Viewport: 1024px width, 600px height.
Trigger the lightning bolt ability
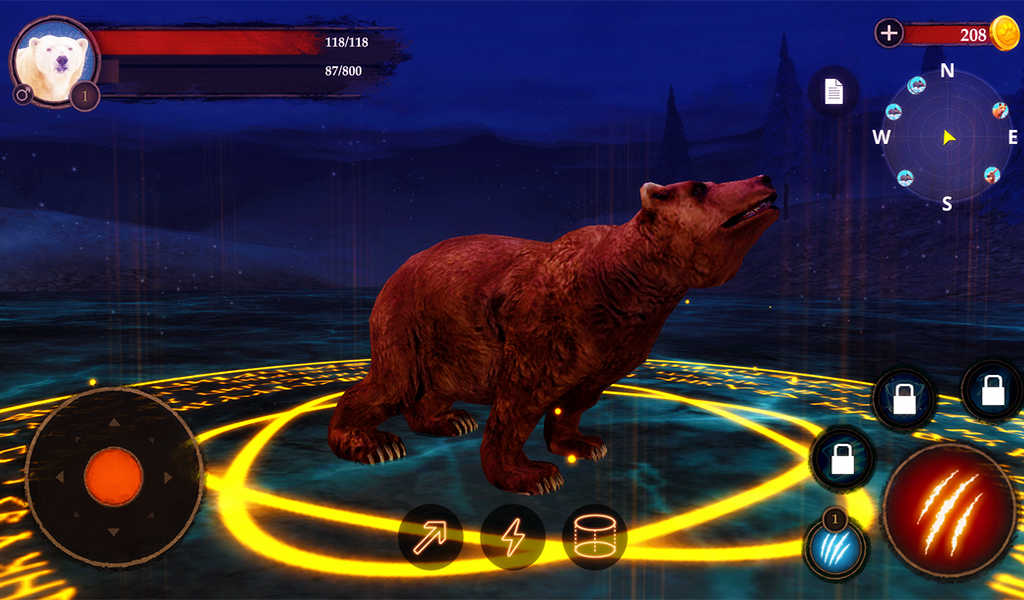pos(512,538)
